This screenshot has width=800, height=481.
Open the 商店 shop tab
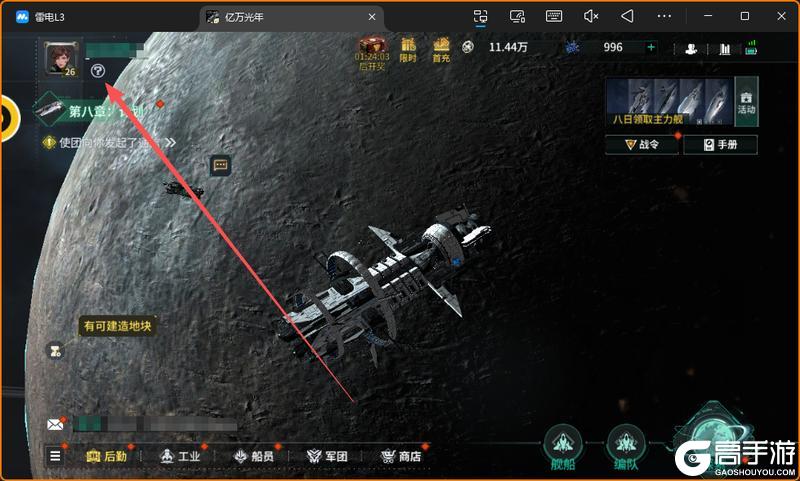click(401, 456)
